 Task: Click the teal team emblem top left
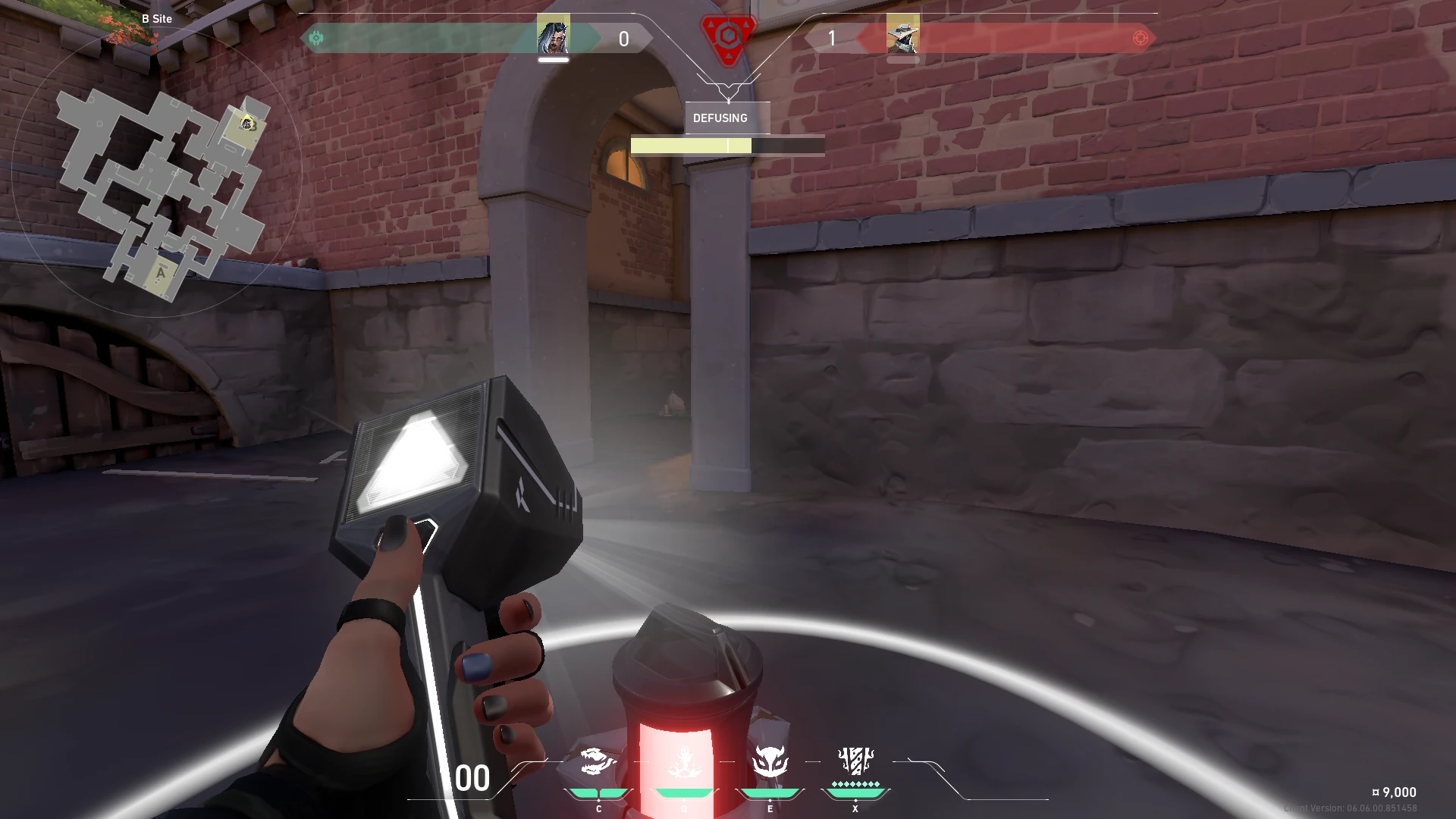317,36
